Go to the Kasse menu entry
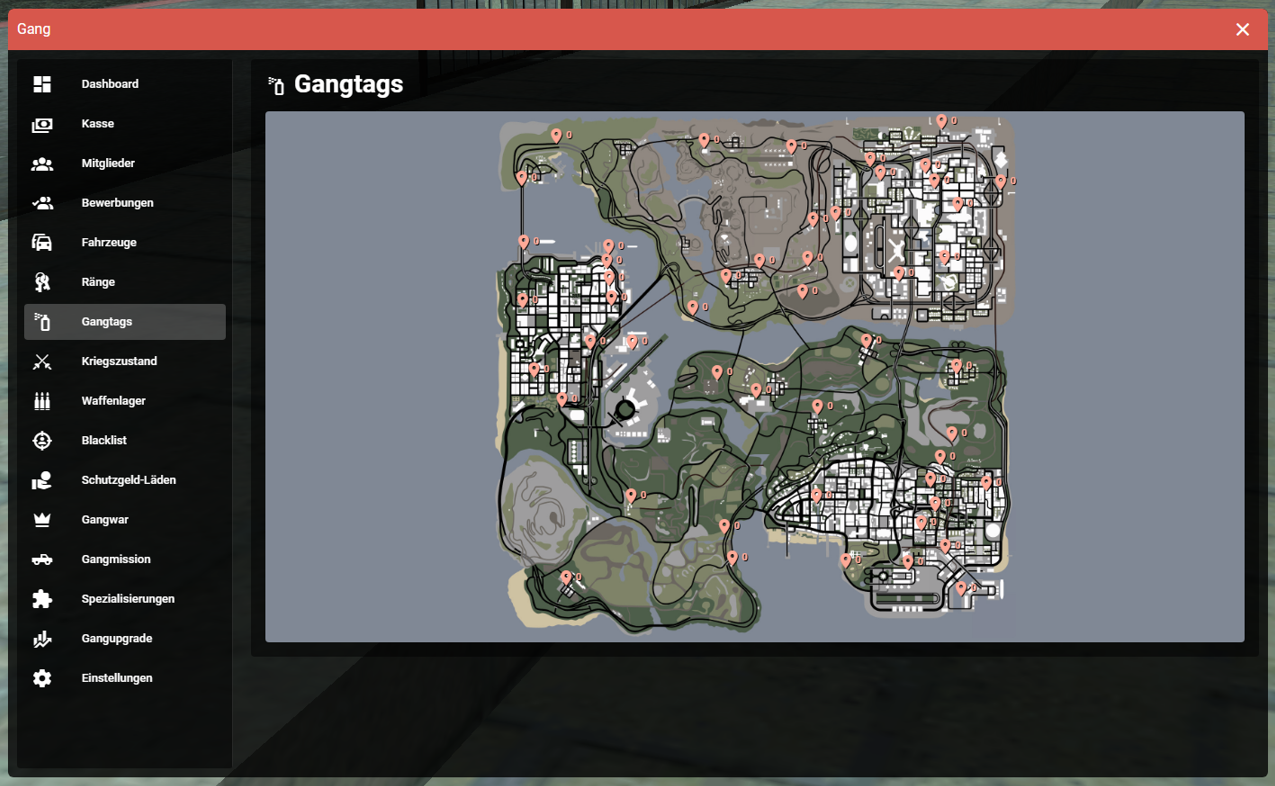Image resolution: width=1275 pixels, height=786 pixels. (98, 124)
